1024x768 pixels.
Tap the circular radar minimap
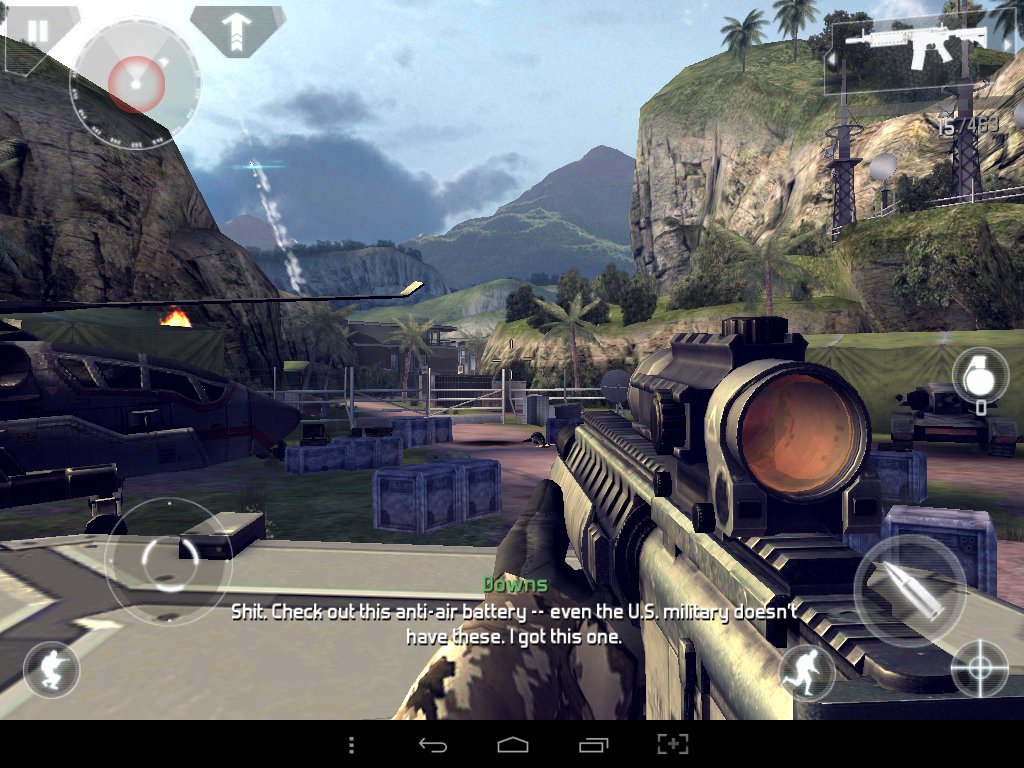coord(135,82)
